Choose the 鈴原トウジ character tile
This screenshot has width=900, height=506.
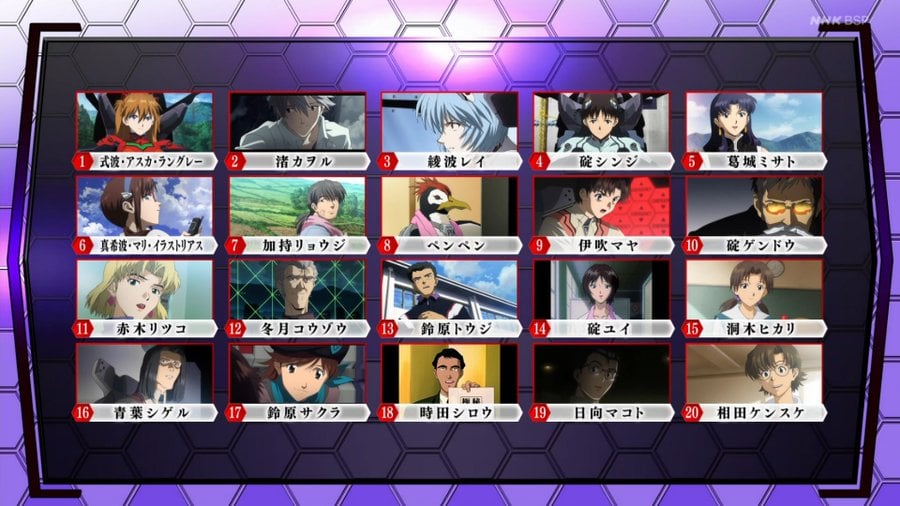point(449,290)
